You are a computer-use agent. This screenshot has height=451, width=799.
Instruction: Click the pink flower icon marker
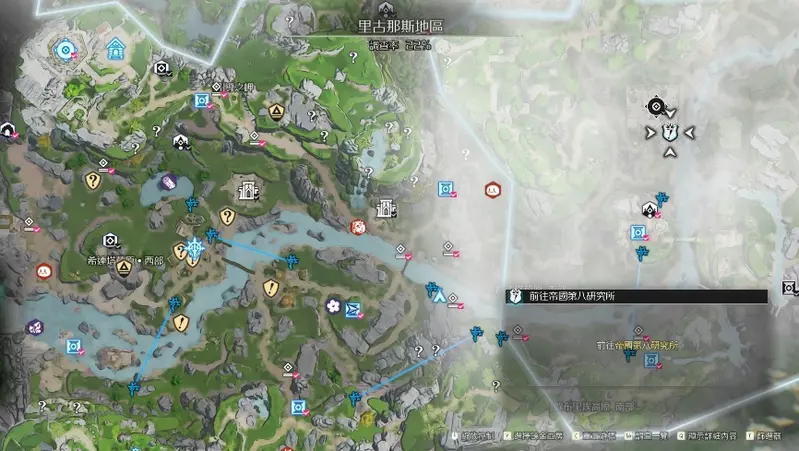click(x=333, y=306)
